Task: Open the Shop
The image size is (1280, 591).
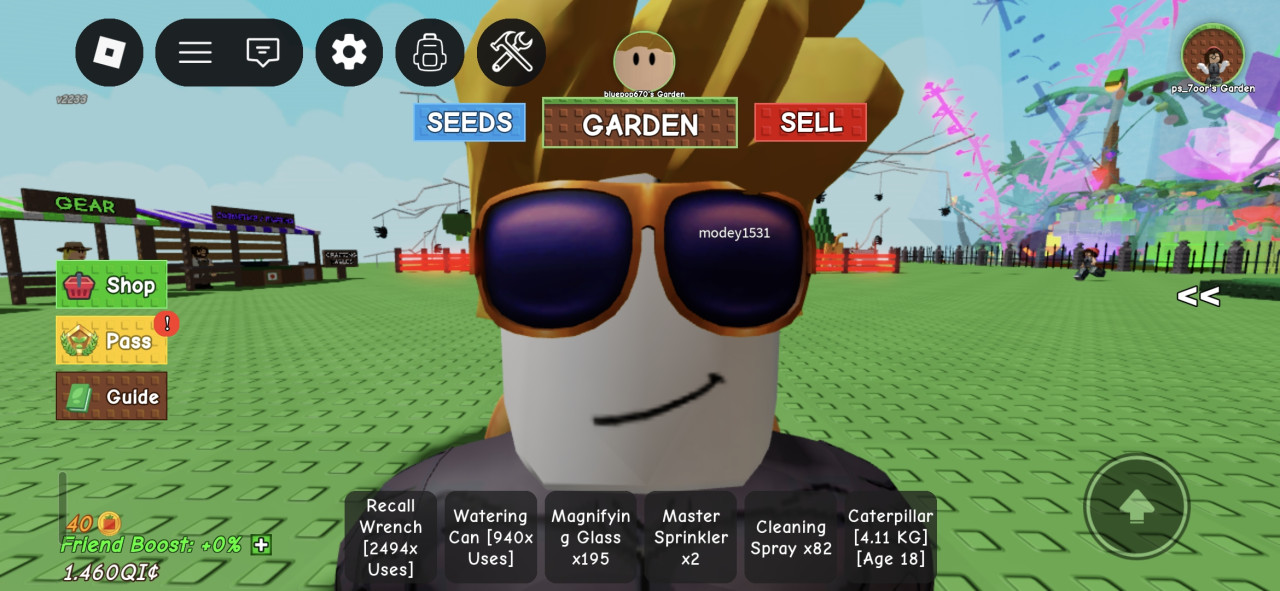Action: tap(111, 285)
